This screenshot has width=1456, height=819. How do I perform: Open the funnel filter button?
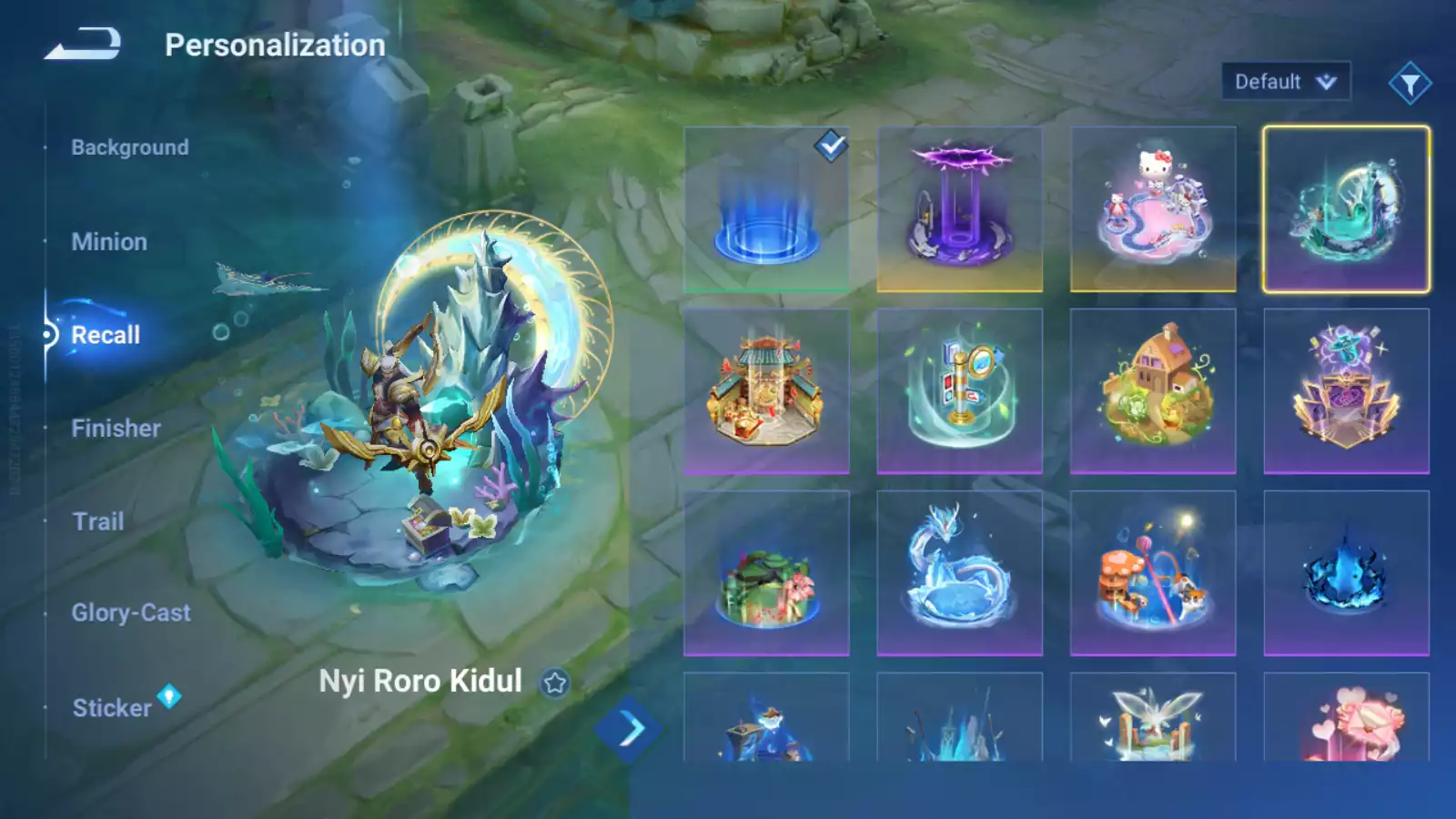[1410, 84]
